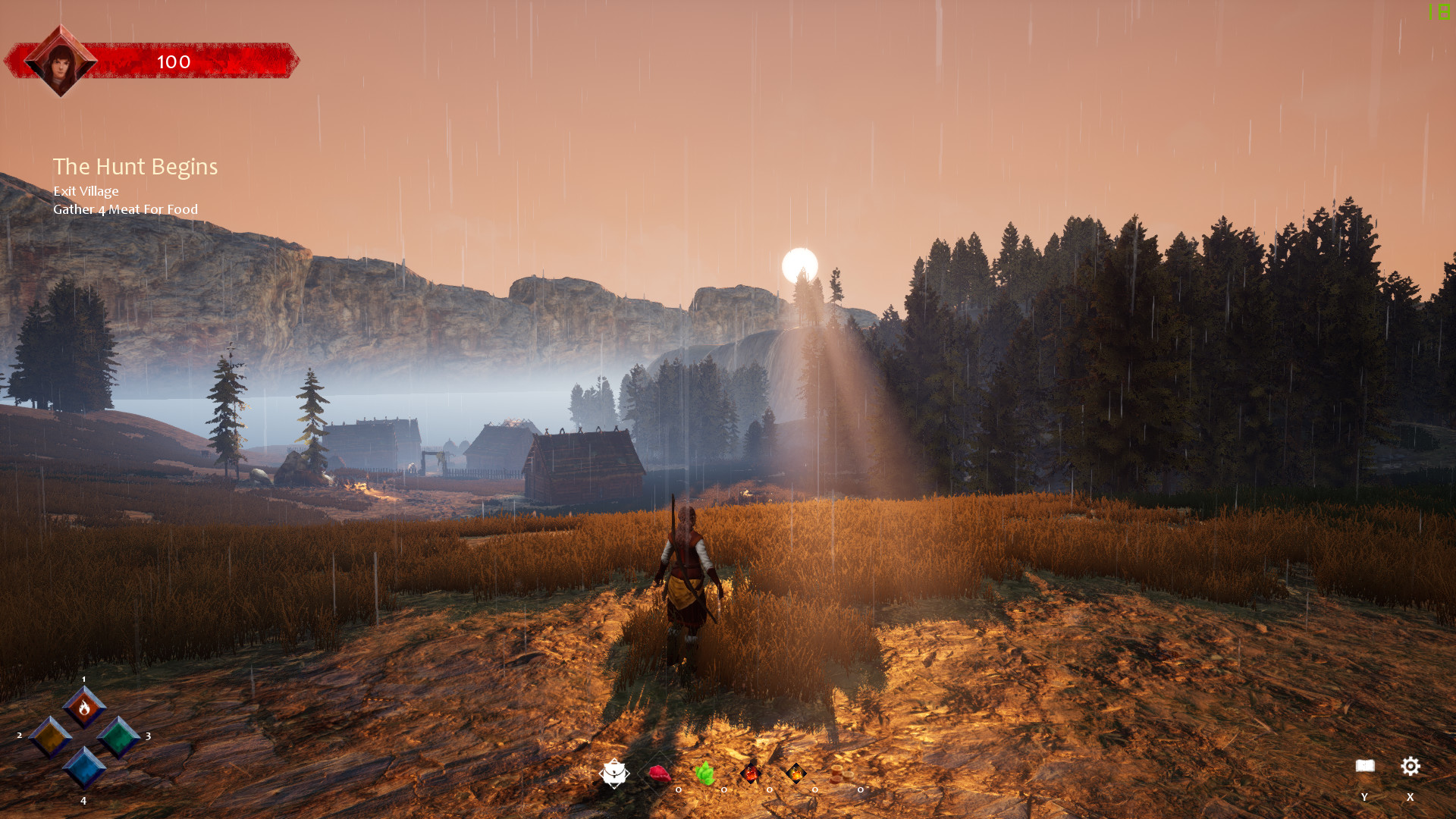1456x819 pixels.
Task: Activate the fire ability gem
Action: coord(84,708)
